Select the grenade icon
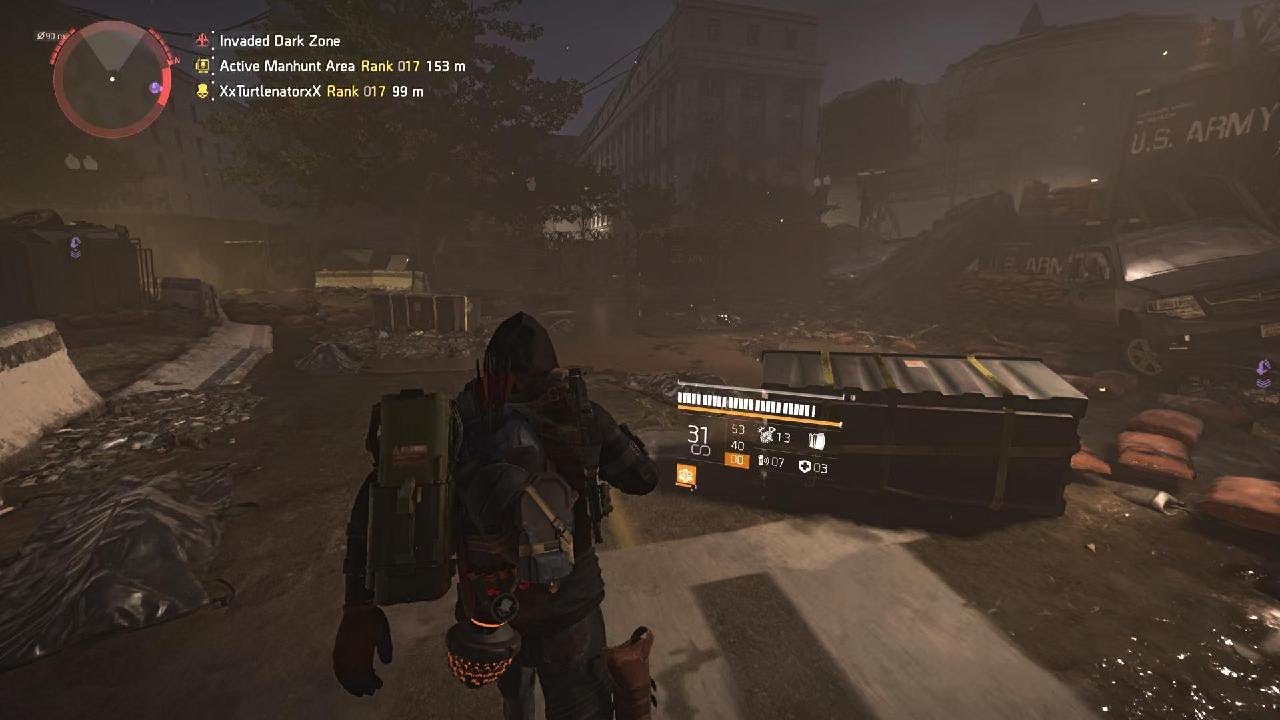The height and width of the screenshot is (720, 1280). [x=767, y=435]
